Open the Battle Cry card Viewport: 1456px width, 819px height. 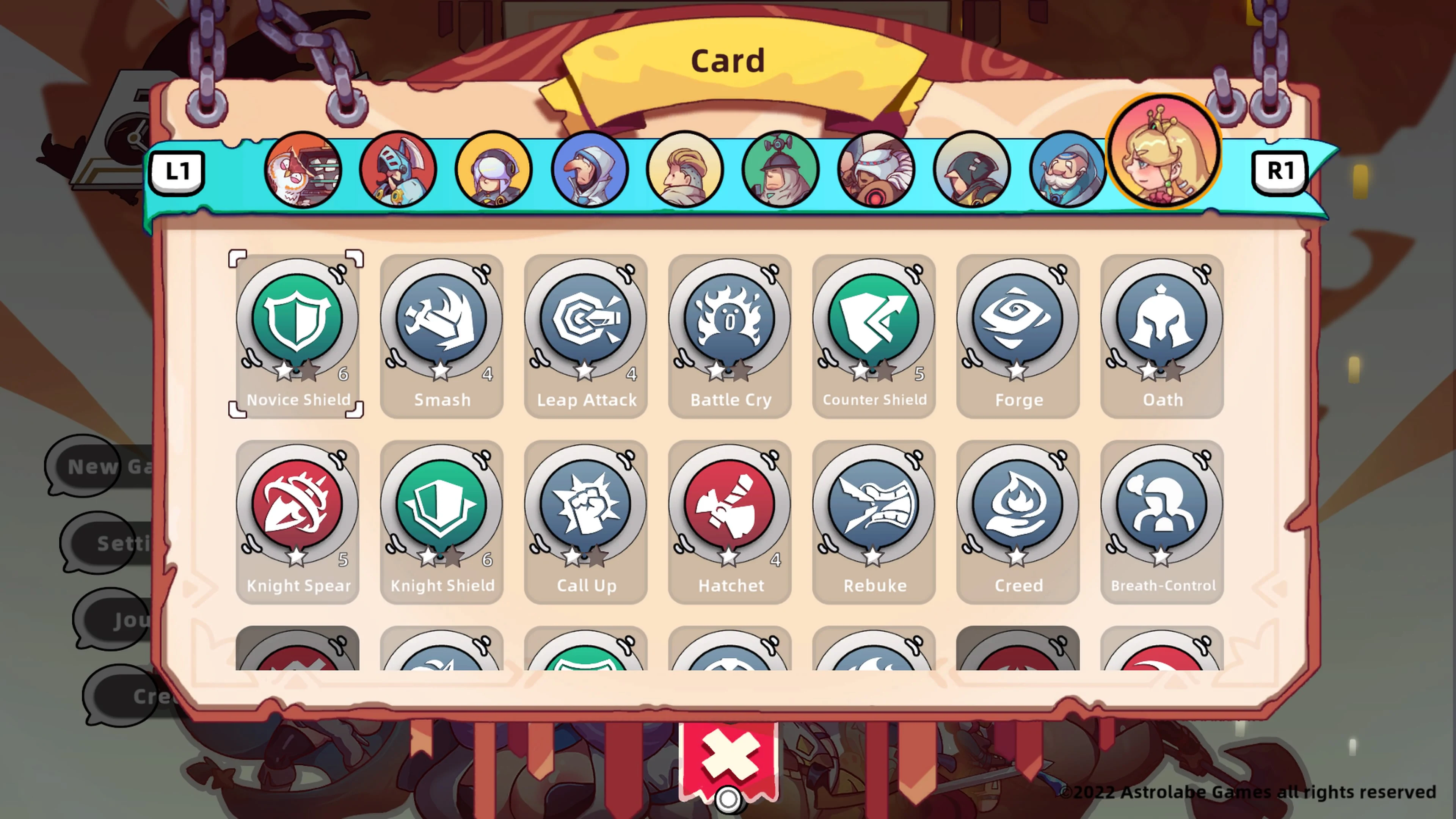(x=729, y=334)
